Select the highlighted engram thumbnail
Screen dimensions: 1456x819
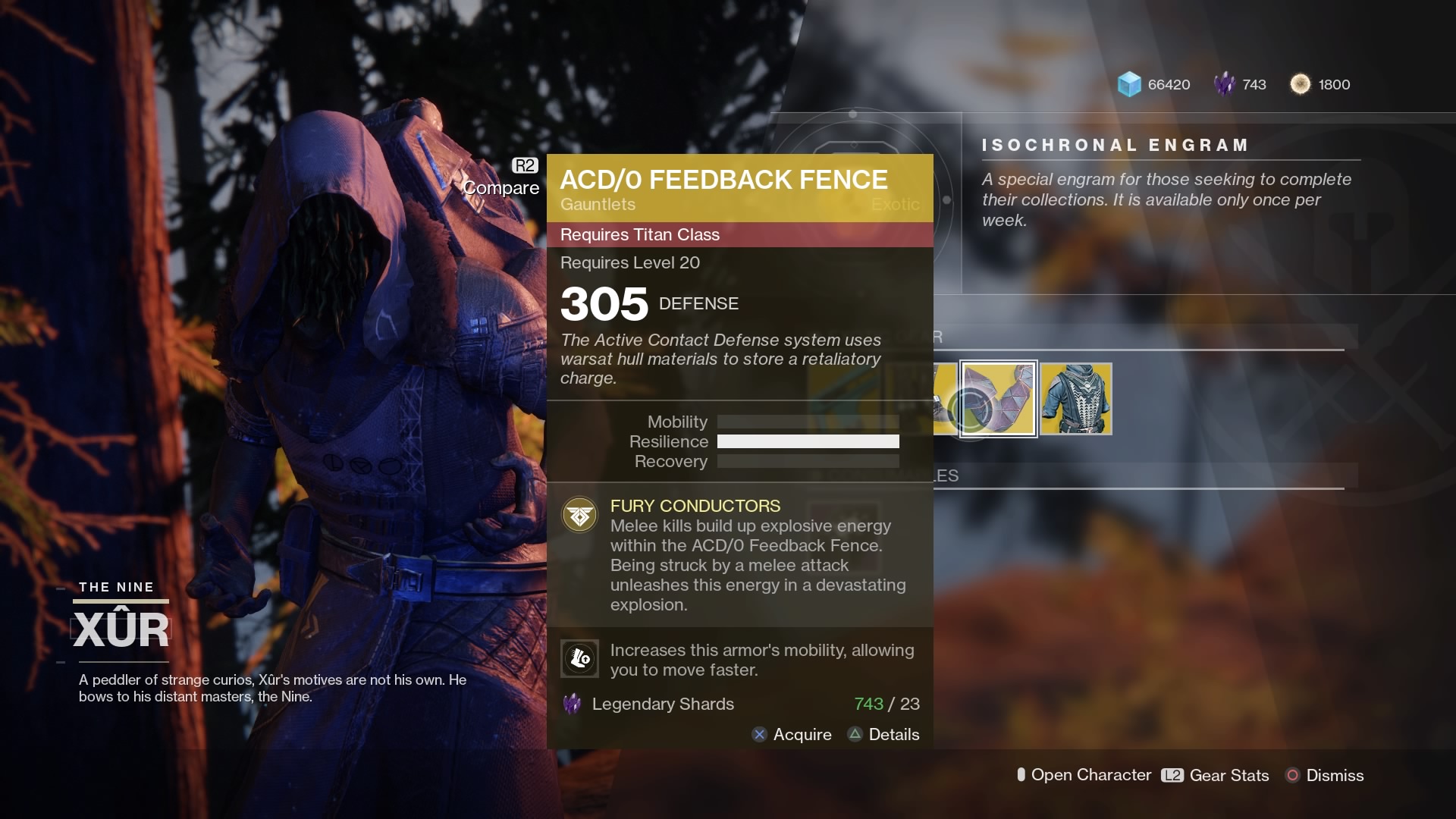click(998, 398)
